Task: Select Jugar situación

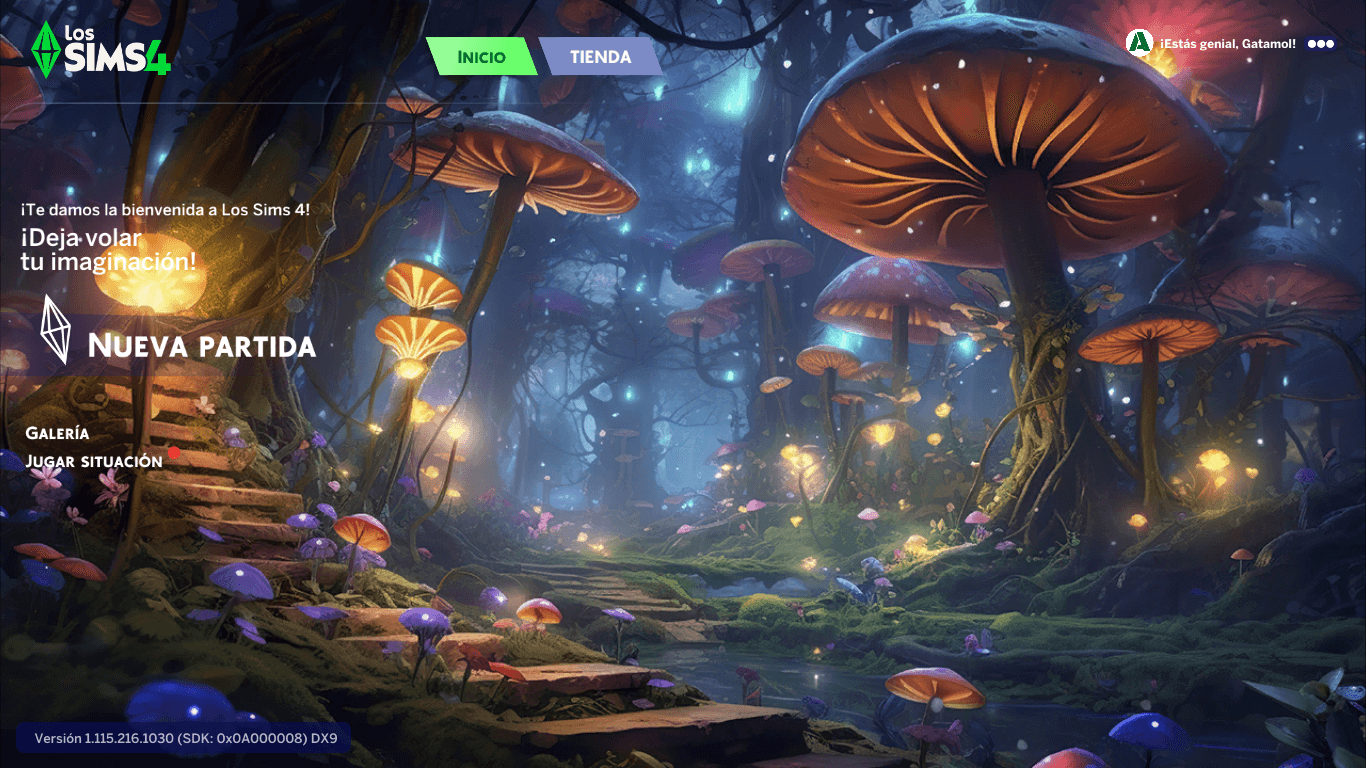Action: [96, 460]
